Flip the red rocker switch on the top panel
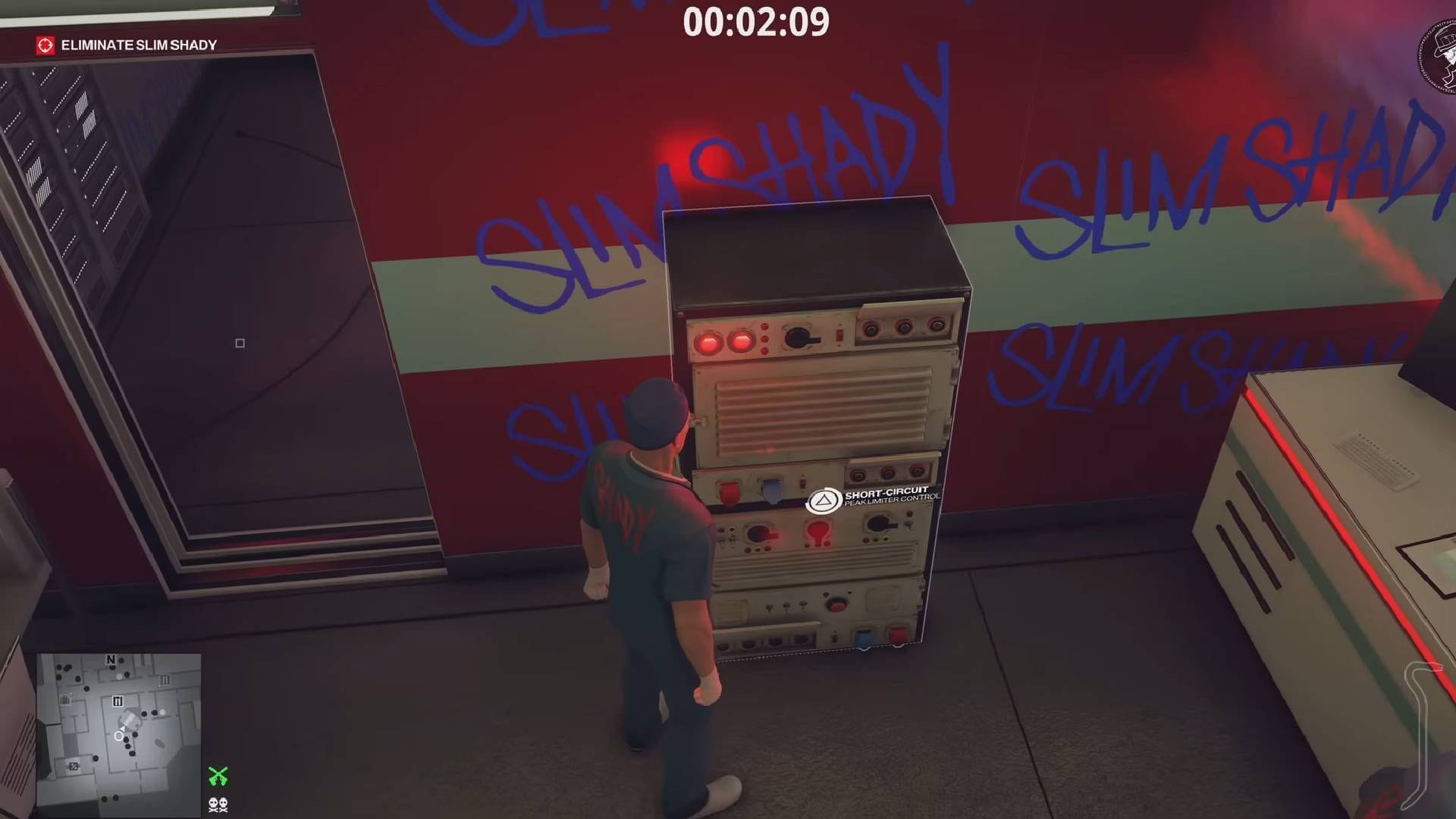 tap(839, 336)
